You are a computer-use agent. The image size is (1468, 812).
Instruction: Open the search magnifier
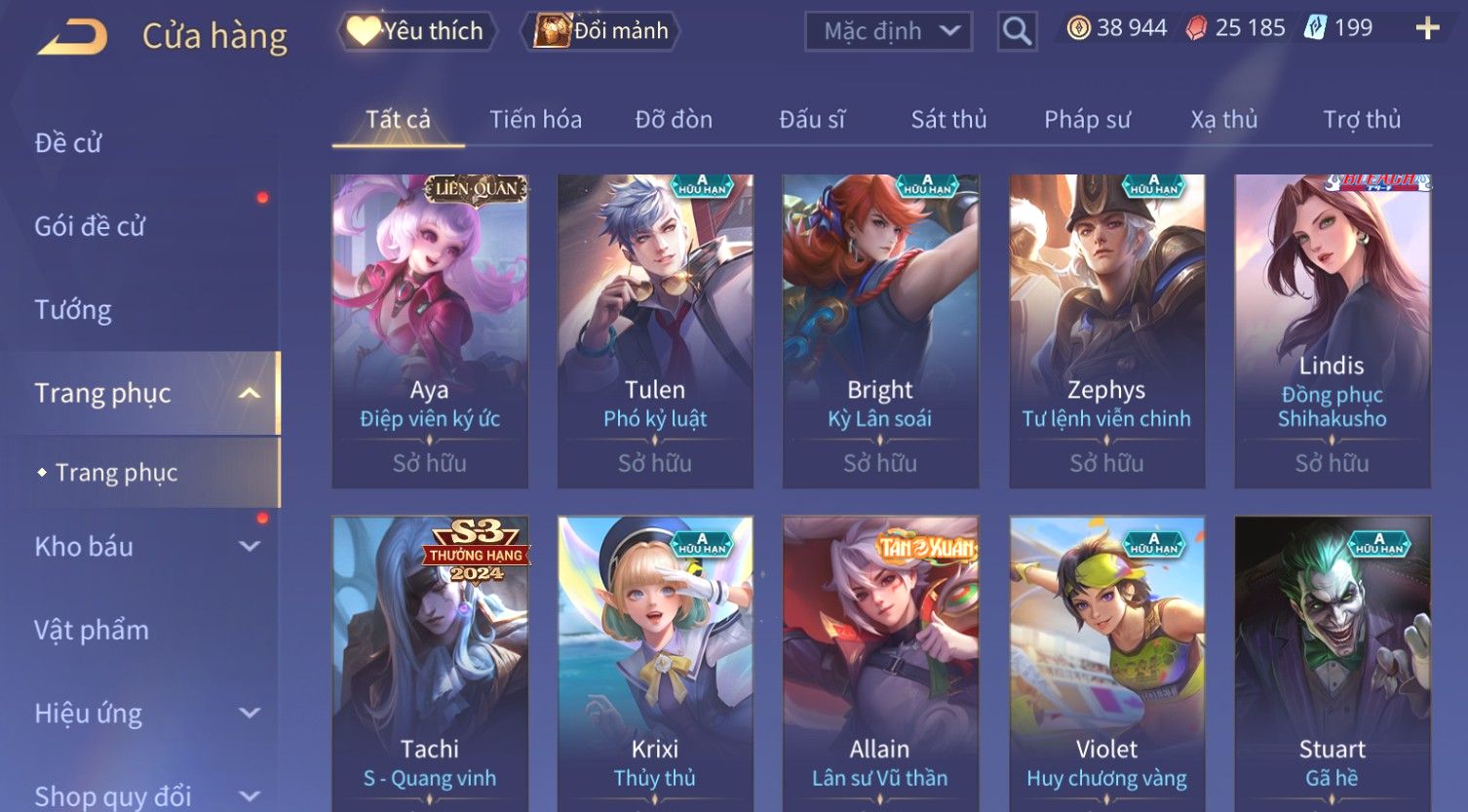tap(1017, 32)
